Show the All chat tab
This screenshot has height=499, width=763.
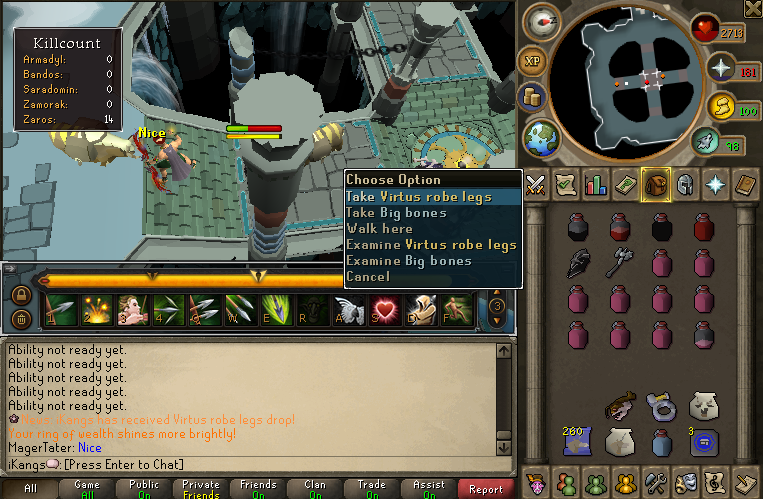click(x=30, y=489)
